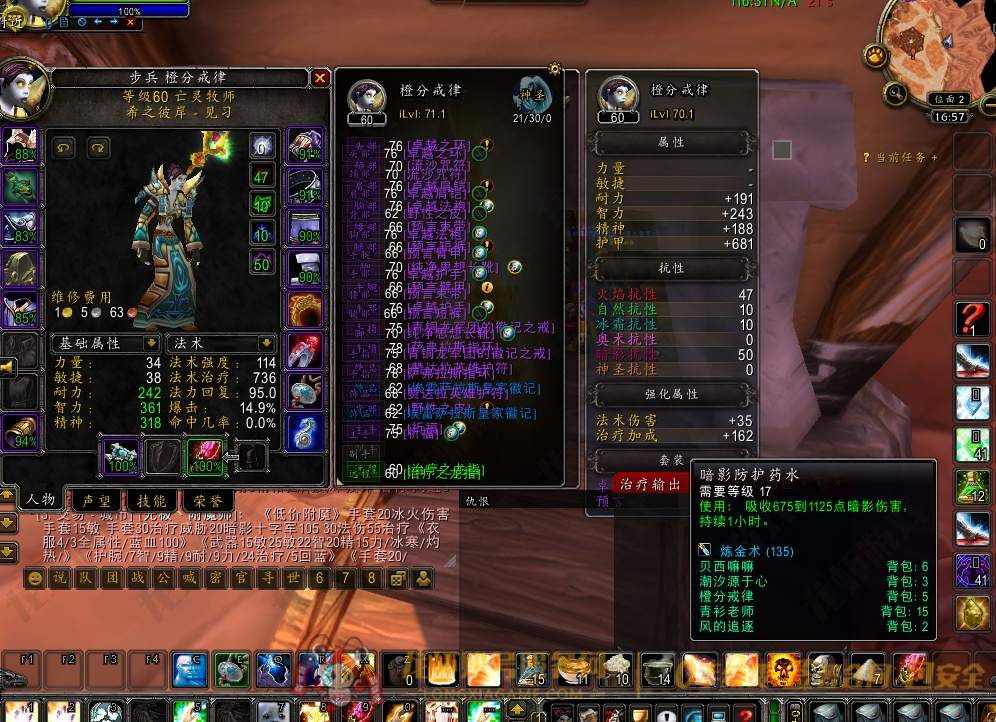The height and width of the screenshot is (722, 996).
Task: Click the 16:57 clock under minimap
Action: click(948, 117)
